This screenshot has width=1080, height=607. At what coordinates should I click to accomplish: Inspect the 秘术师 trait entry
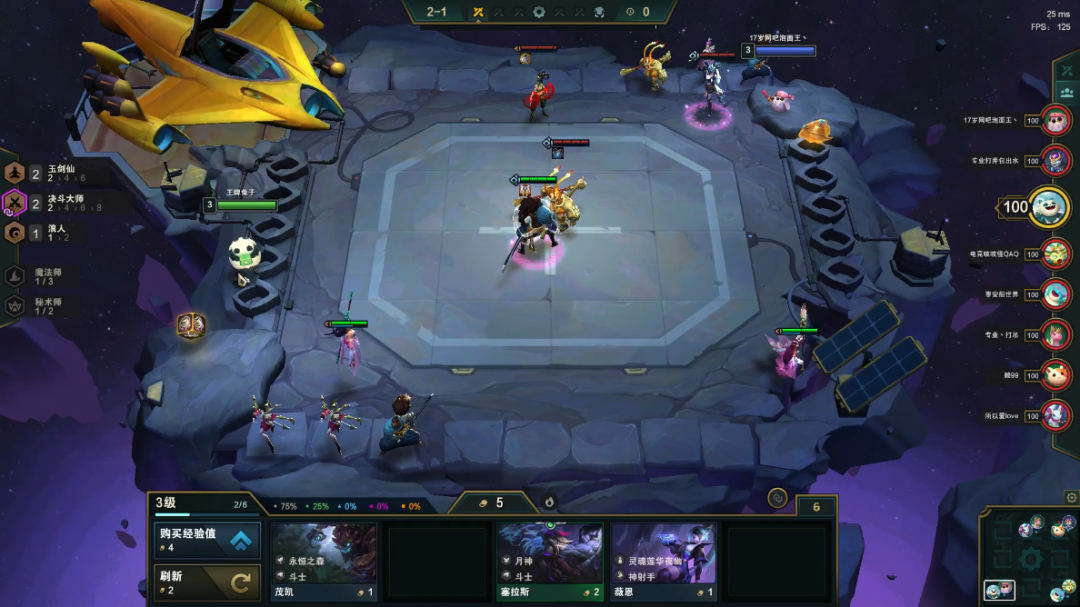click(x=40, y=306)
